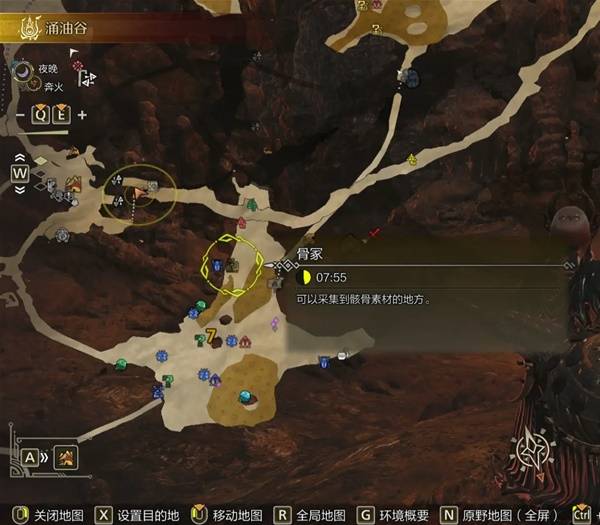This screenshot has width=600, height=525.
Task: Move down one map layer with the down chevrons
Action: point(20,190)
